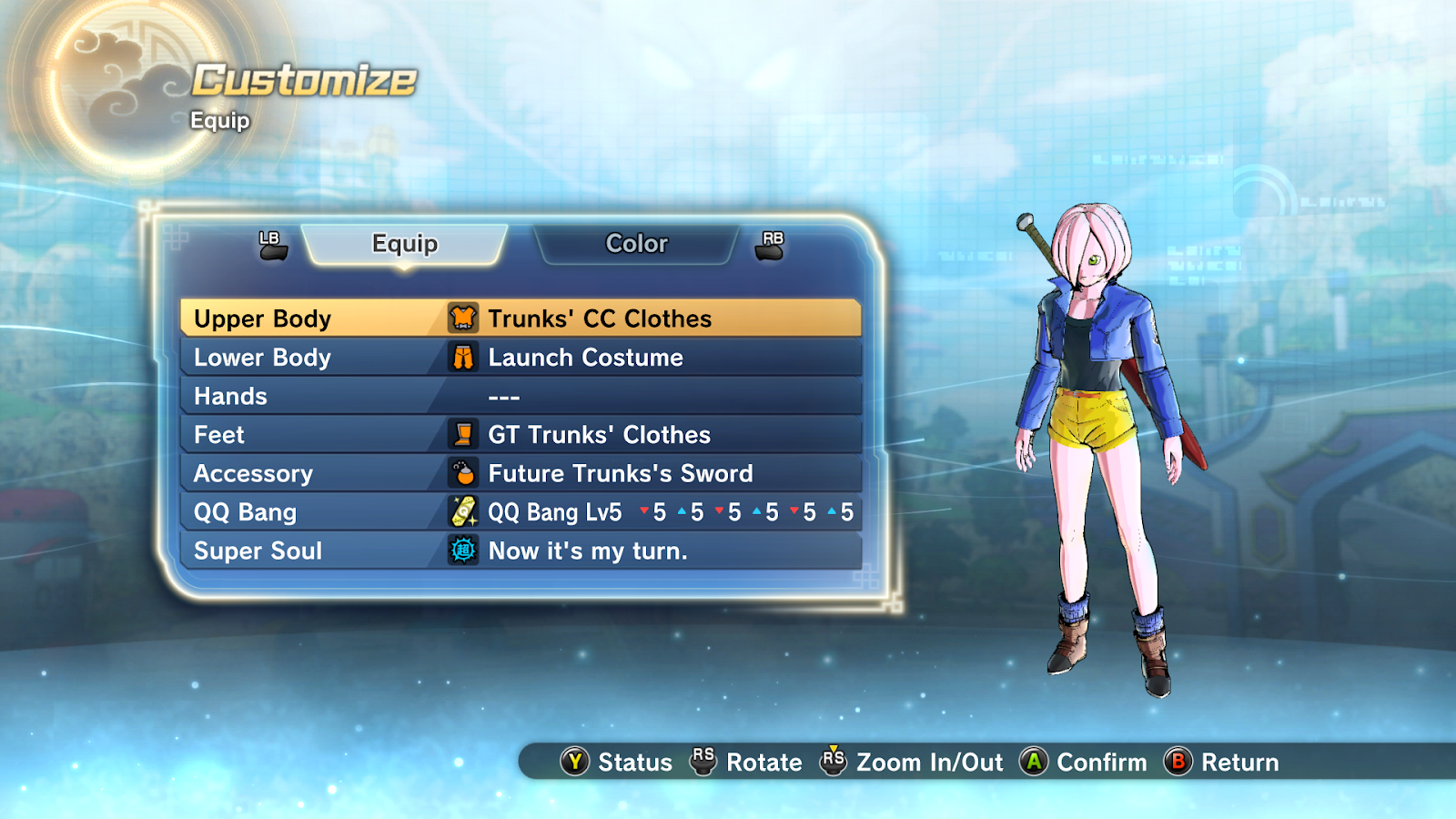Screen dimensions: 1456x819
Task: Open the QQ Bang Lv5 row
Action: click(x=521, y=512)
